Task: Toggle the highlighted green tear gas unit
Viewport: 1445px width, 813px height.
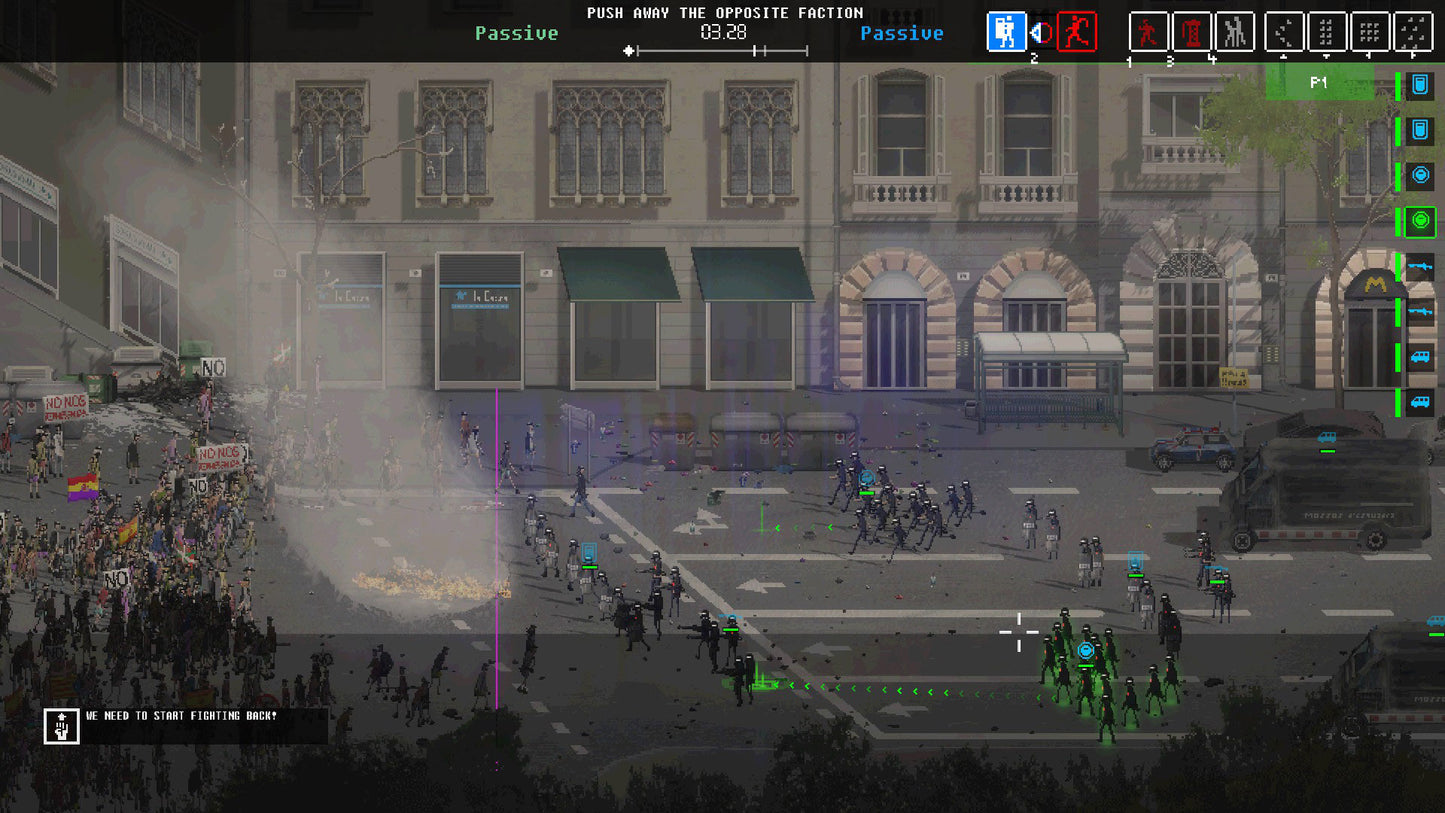Action: [x=1420, y=222]
